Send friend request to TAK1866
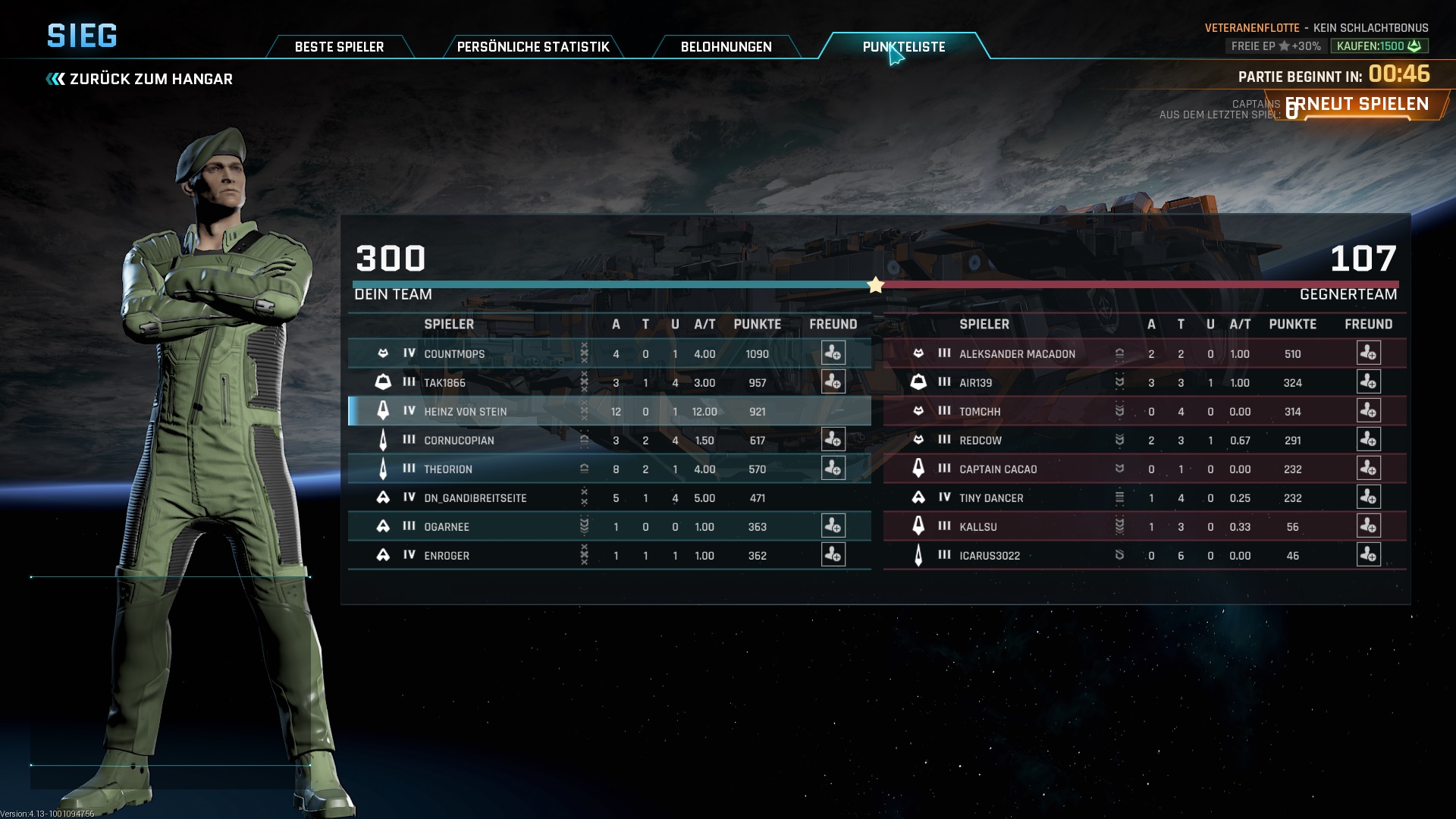Image resolution: width=1456 pixels, height=819 pixels. tap(833, 382)
